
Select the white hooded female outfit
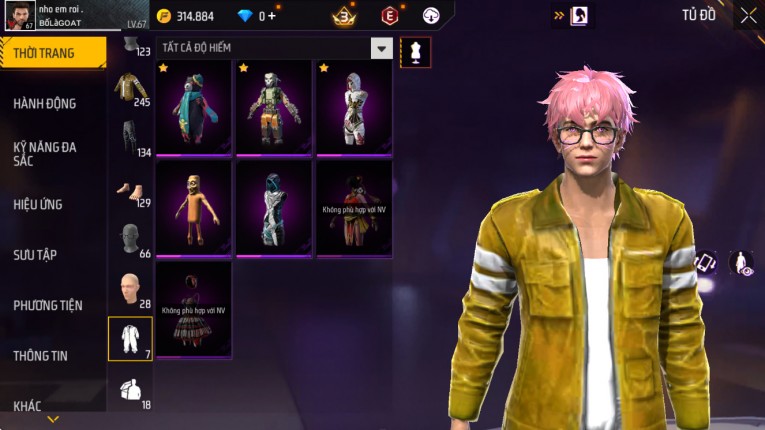[354, 108]
